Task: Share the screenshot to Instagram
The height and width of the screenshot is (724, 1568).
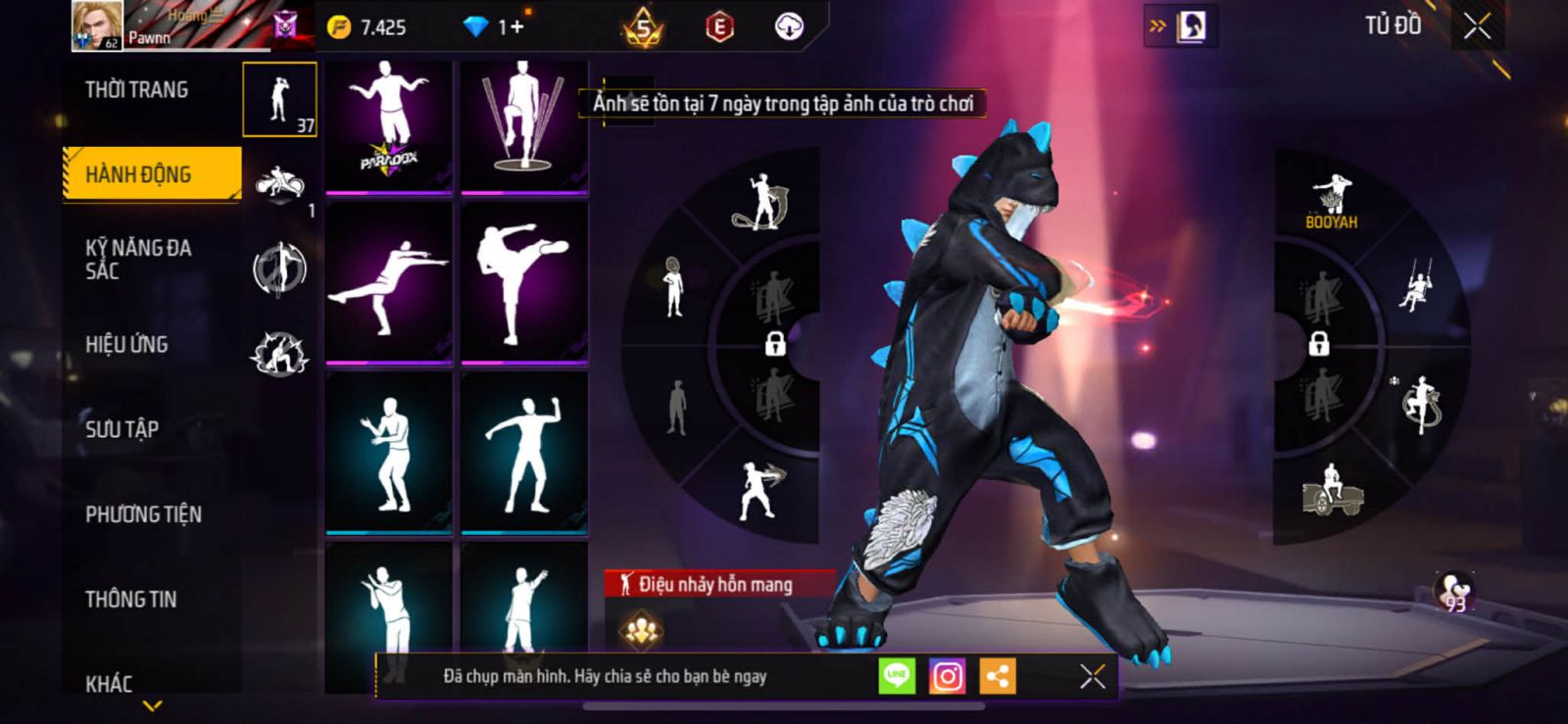Action: pos(947,676)
